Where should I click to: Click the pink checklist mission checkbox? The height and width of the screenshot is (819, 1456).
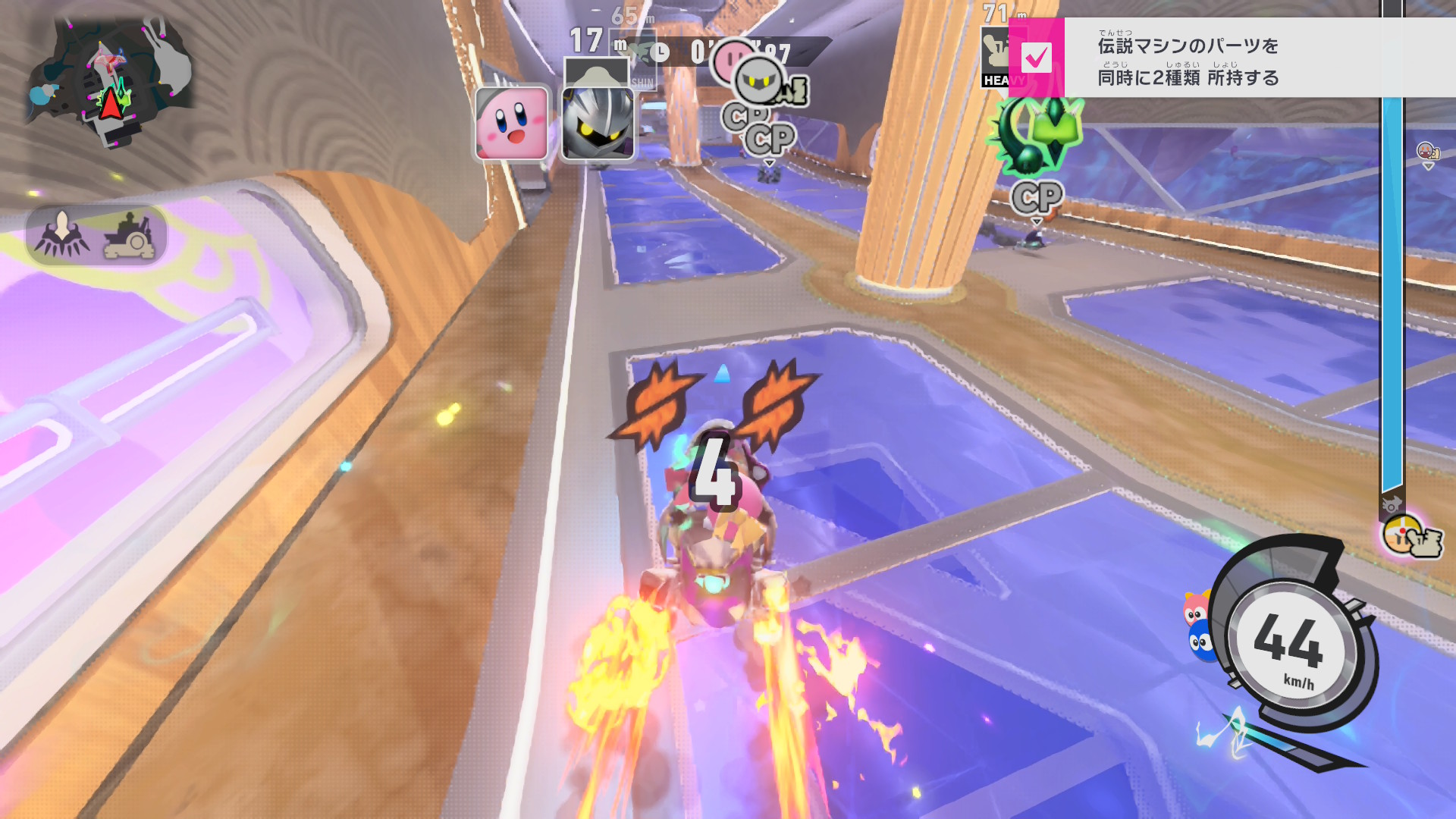click(1036, 58)
